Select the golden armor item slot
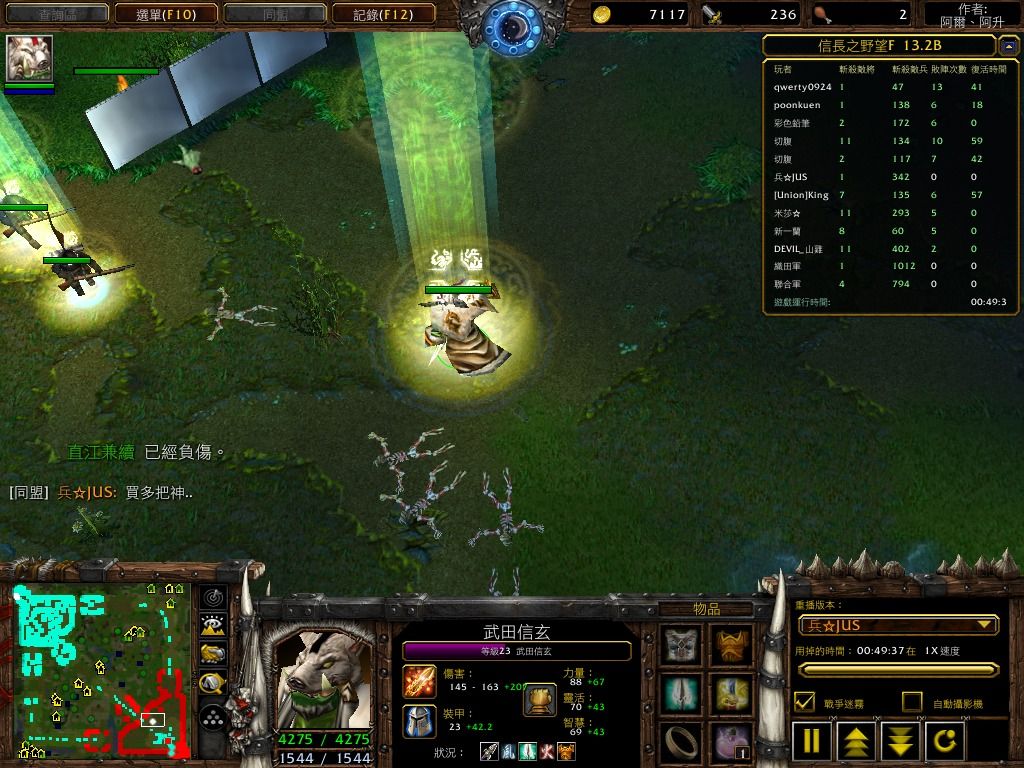The image size is (1024, 768). pyautogui.click(x=731, y=645)
